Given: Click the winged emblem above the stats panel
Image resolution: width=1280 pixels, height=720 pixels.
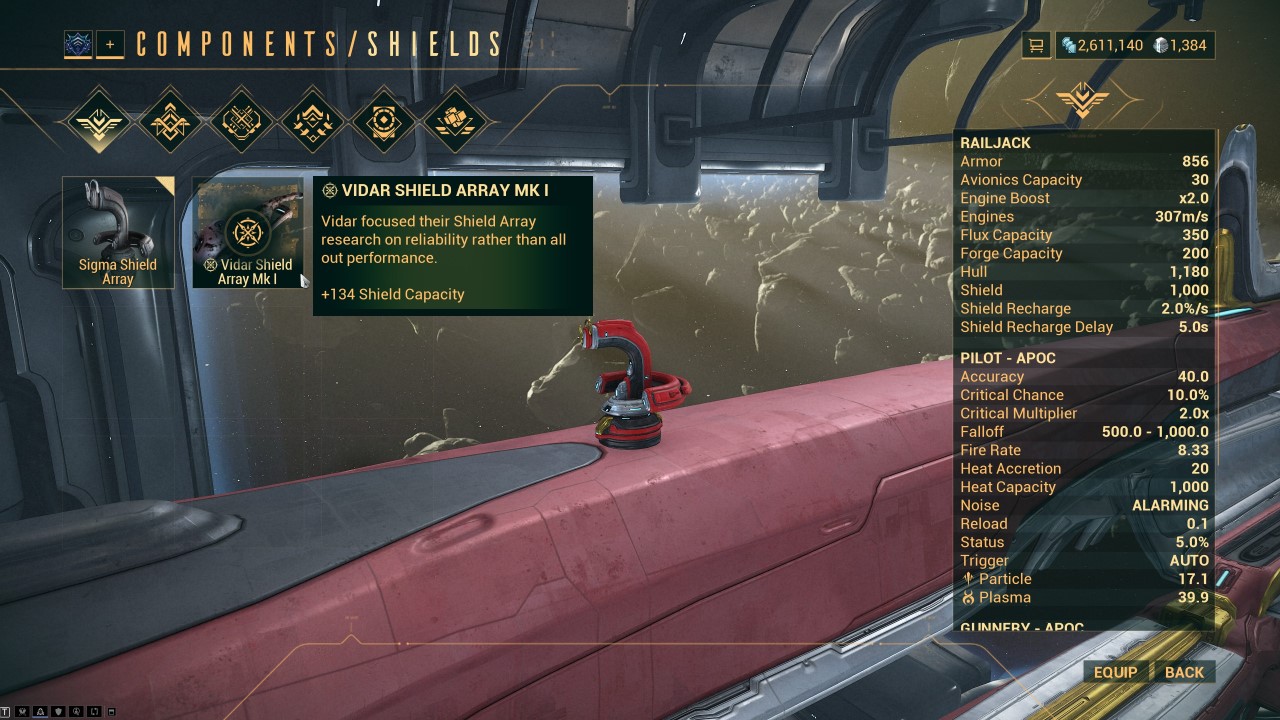Looking at the screenshot, I should [1083, 99].
